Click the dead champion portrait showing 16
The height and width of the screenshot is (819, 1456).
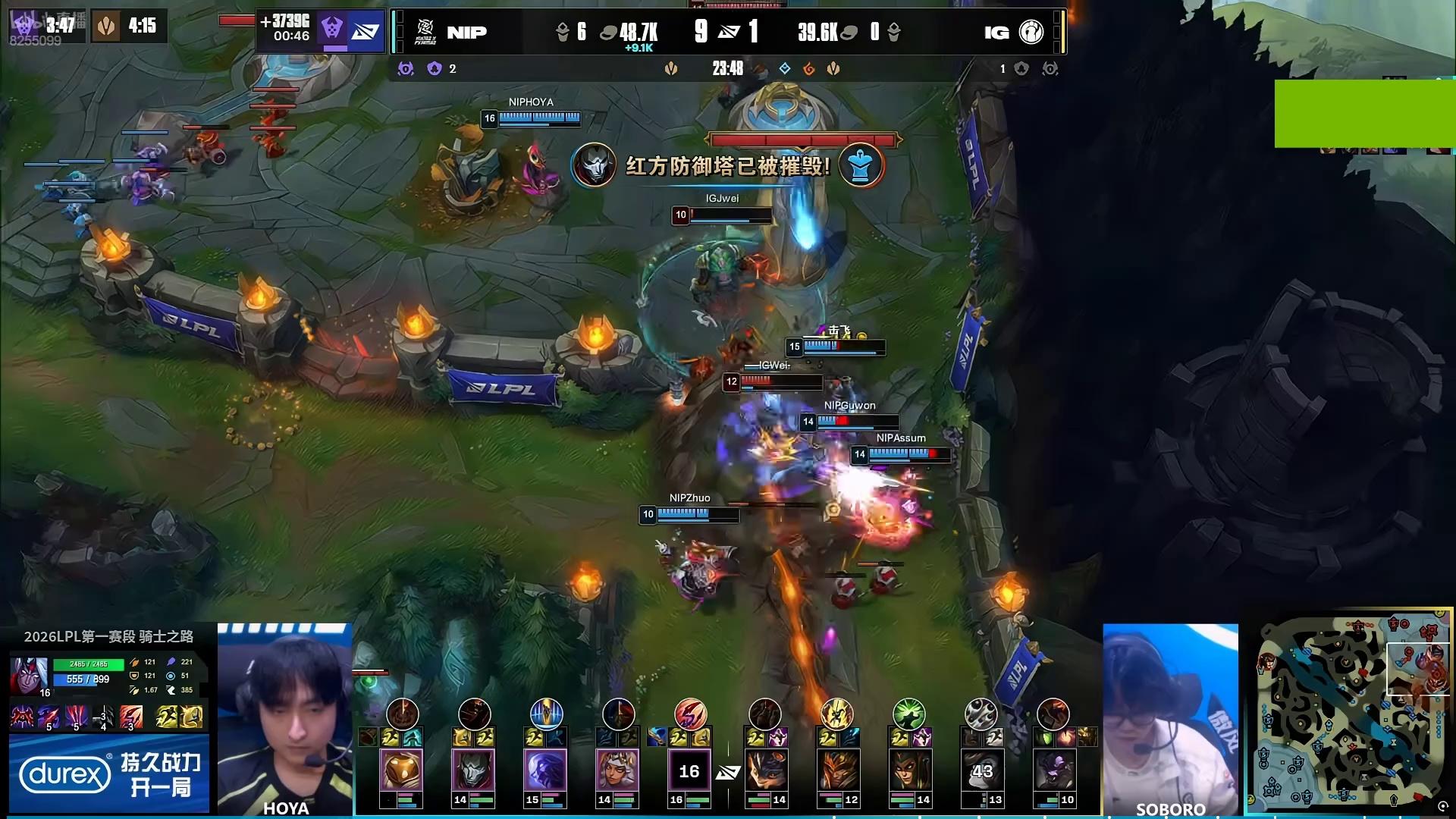689,770
